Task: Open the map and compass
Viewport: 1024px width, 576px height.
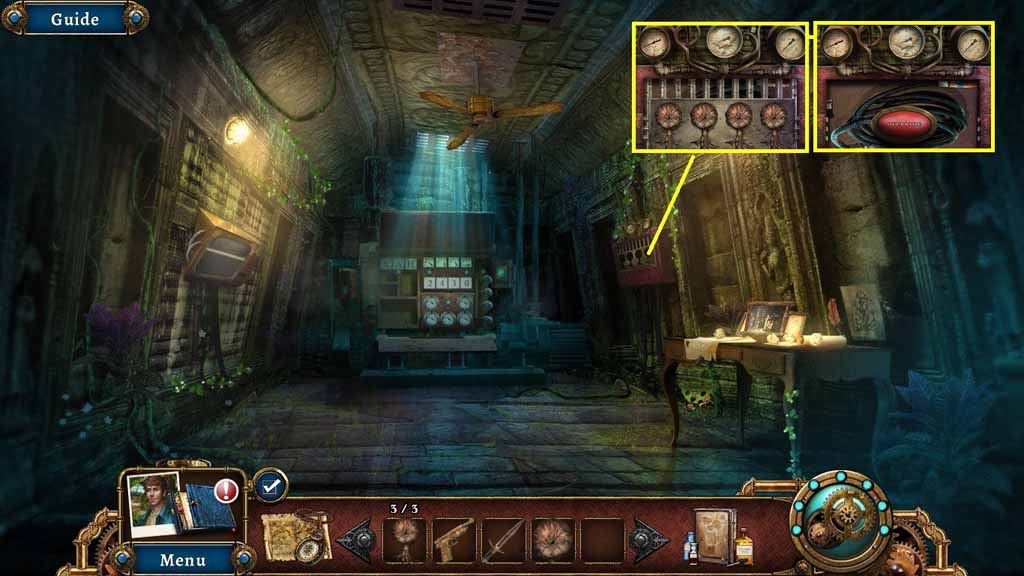Action: (x=296, y=538)
